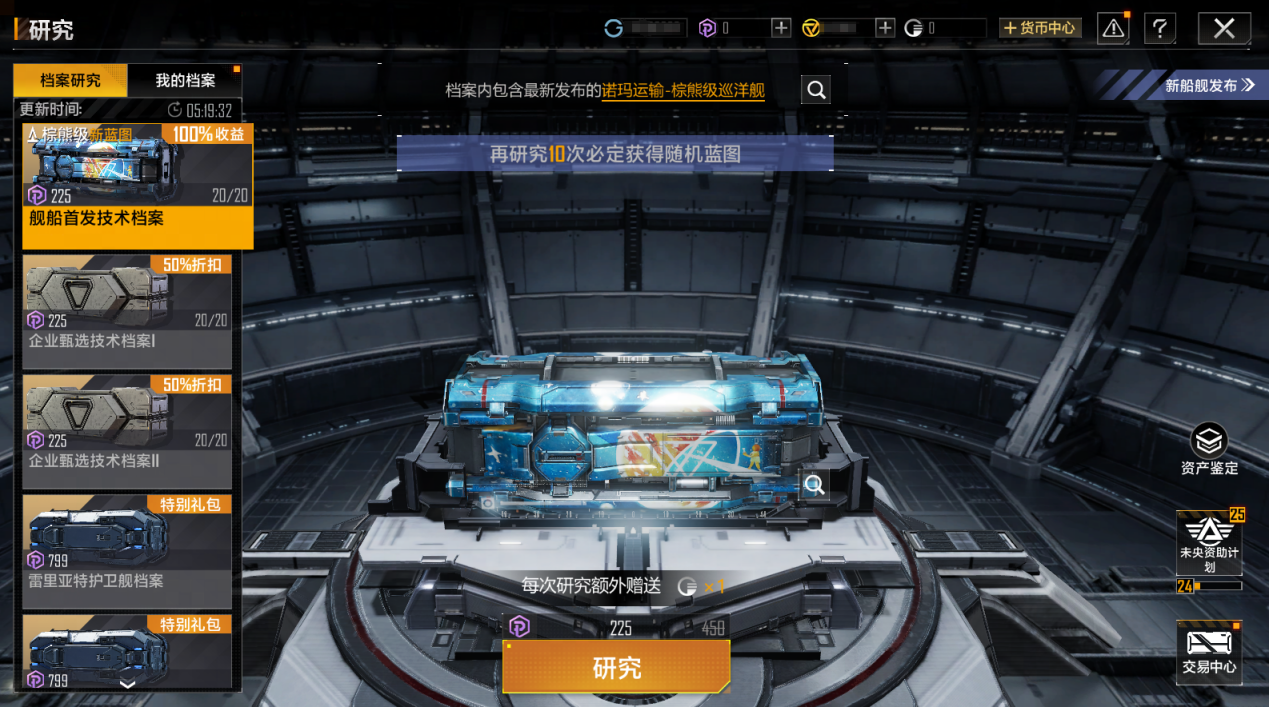Open the 雷里亚特护卫舰档案 special pack
The width and height of the screenshot is (1269, 707).
point(127,552)
